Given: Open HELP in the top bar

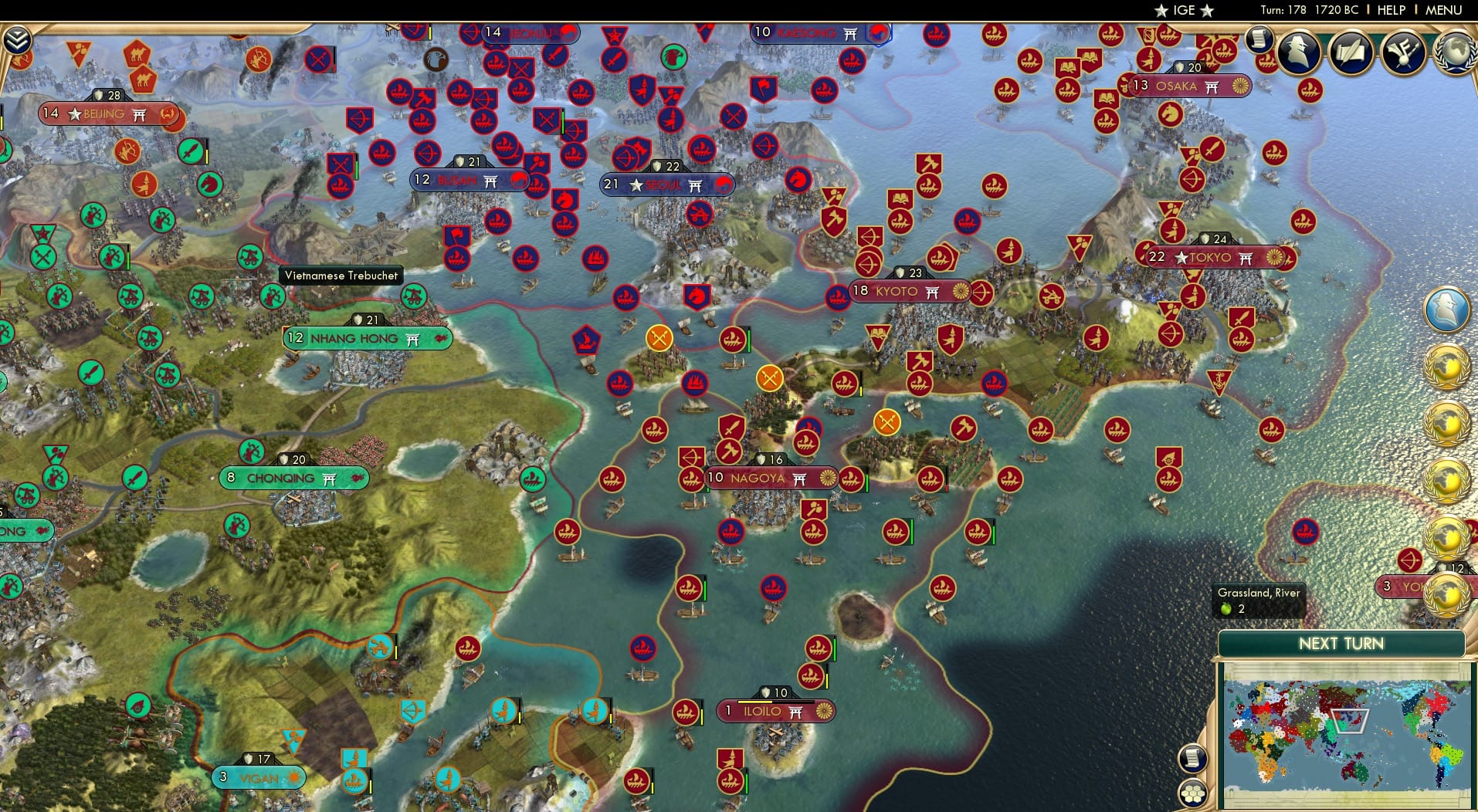Looking at the screenshot, I should pyautogui.click(x=1391, y=10).
